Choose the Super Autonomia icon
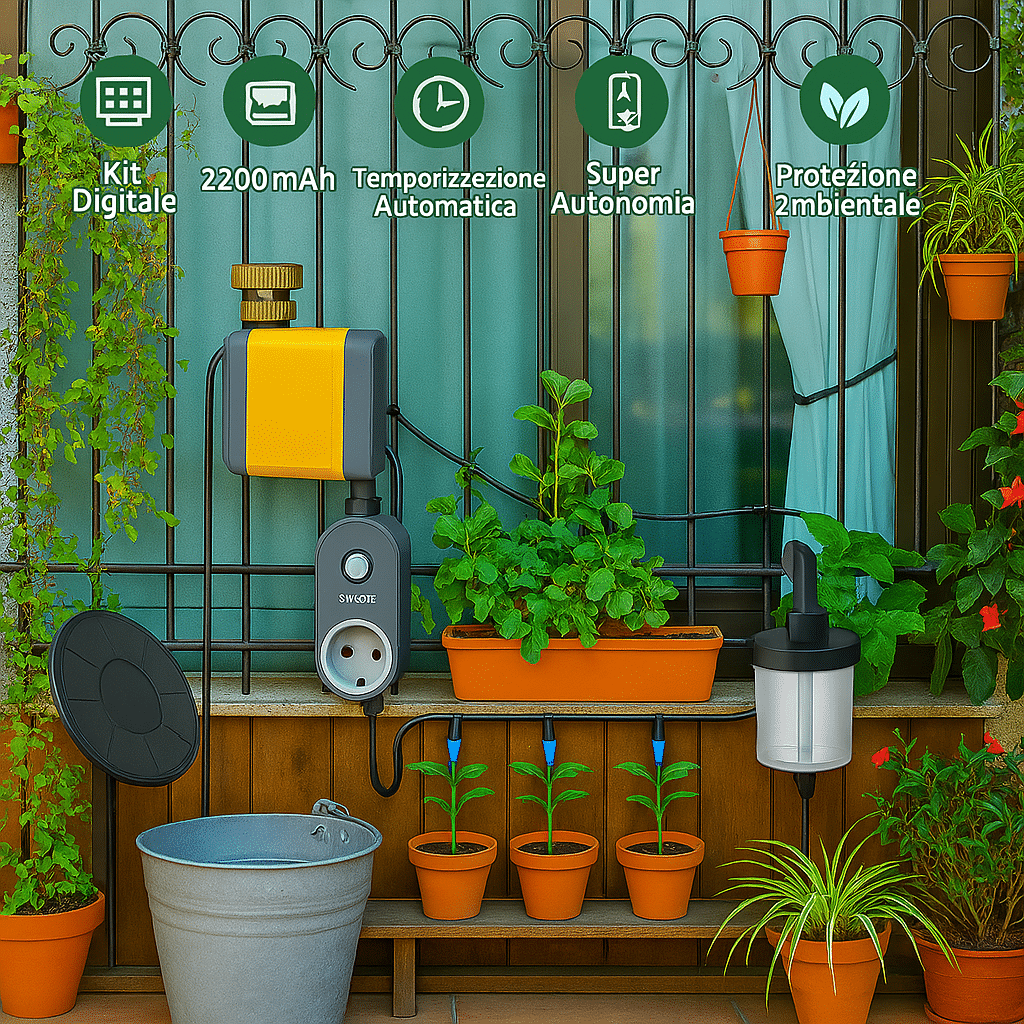 [x=622, y=100]
